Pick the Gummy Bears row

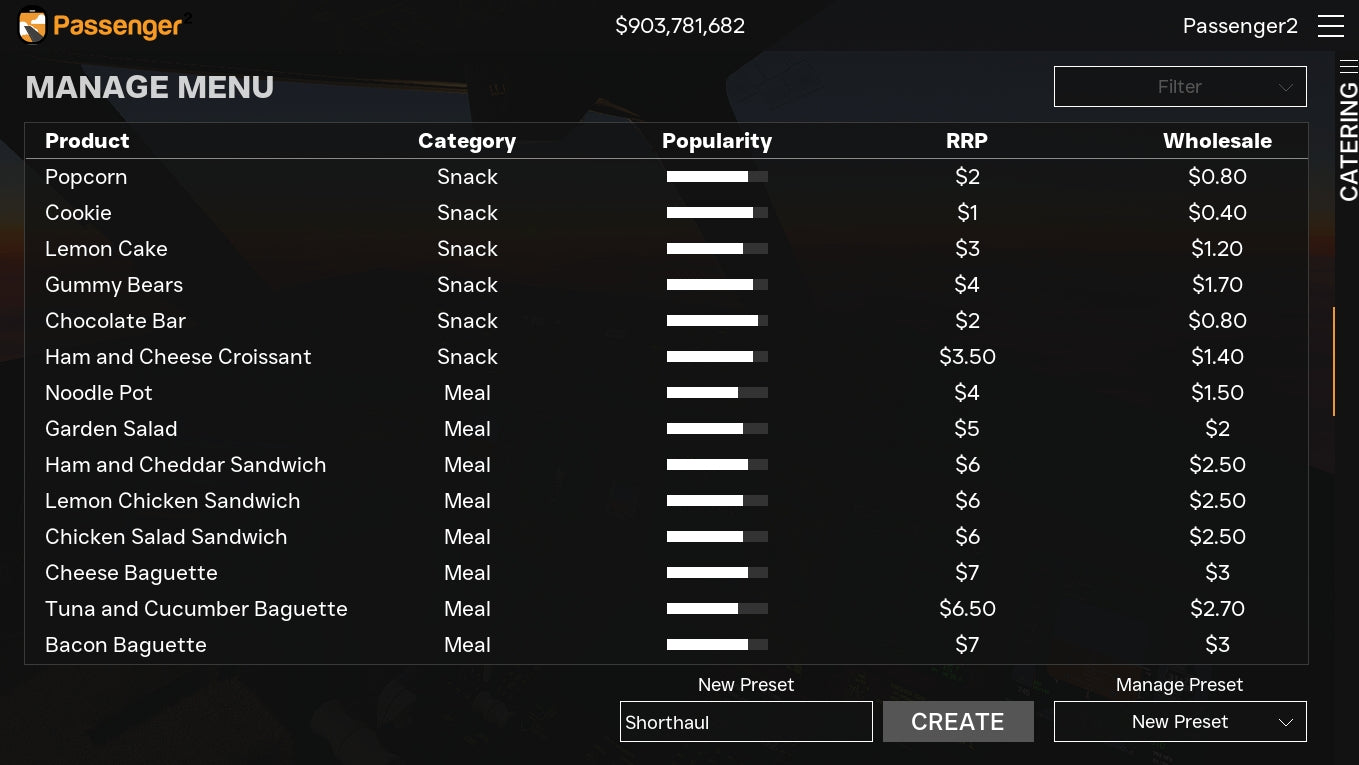tap(114, 285)
